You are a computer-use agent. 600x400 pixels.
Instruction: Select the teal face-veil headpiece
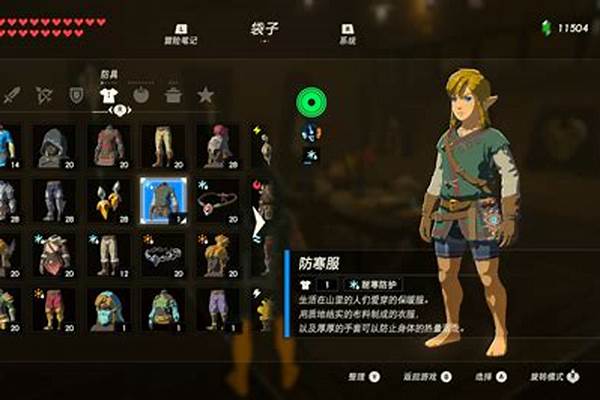[x=107, y=308]
